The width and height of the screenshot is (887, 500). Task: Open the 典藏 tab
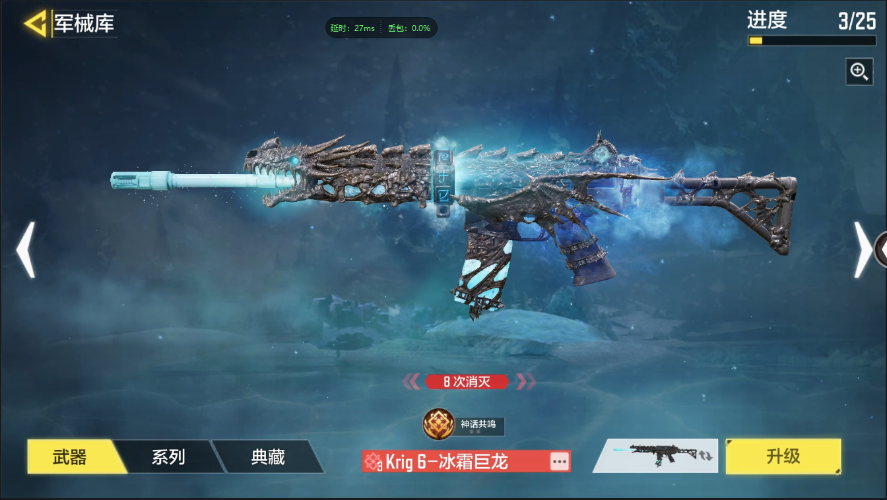coord(267,457)
